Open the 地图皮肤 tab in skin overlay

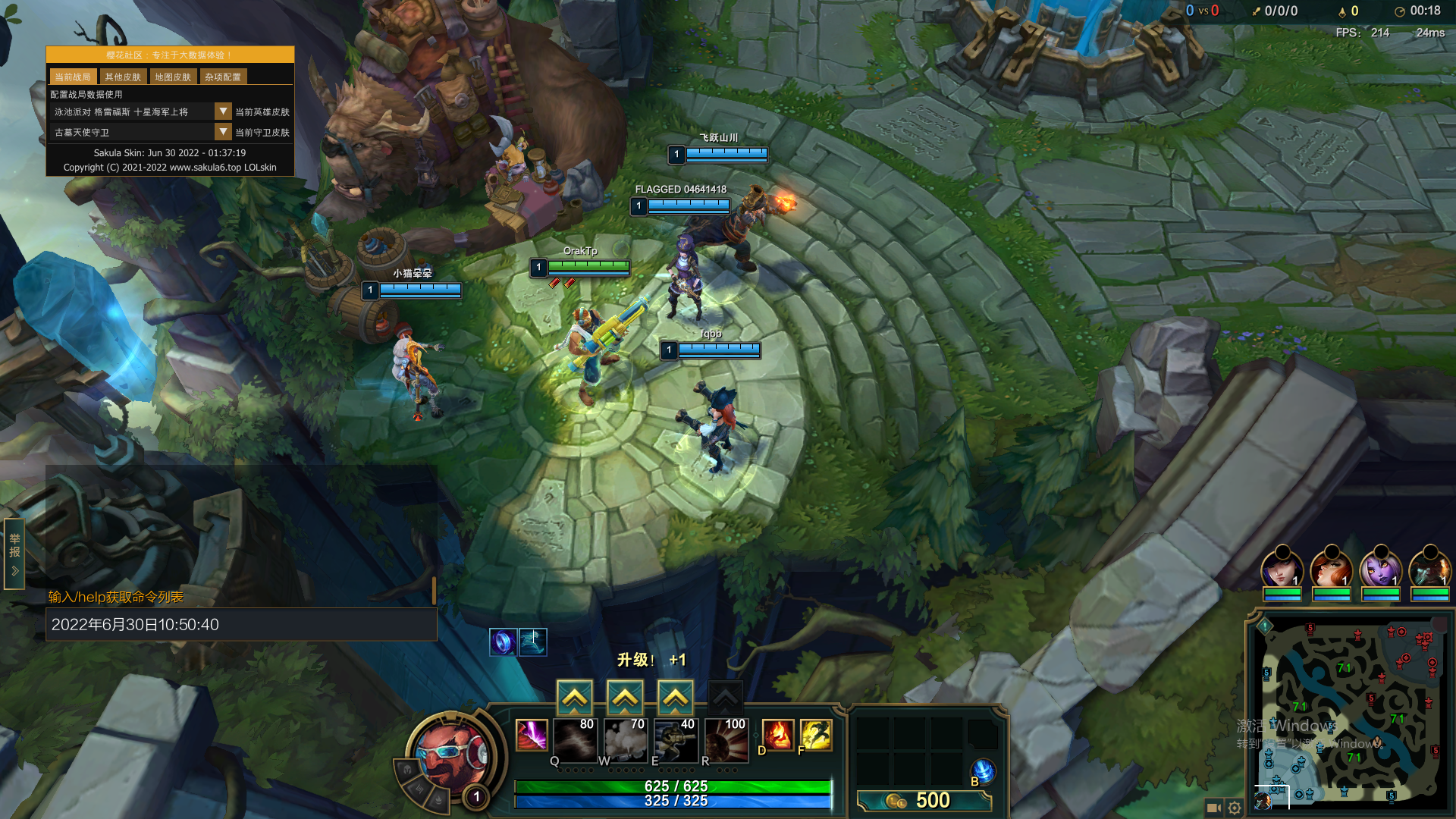tap(173, 77)
